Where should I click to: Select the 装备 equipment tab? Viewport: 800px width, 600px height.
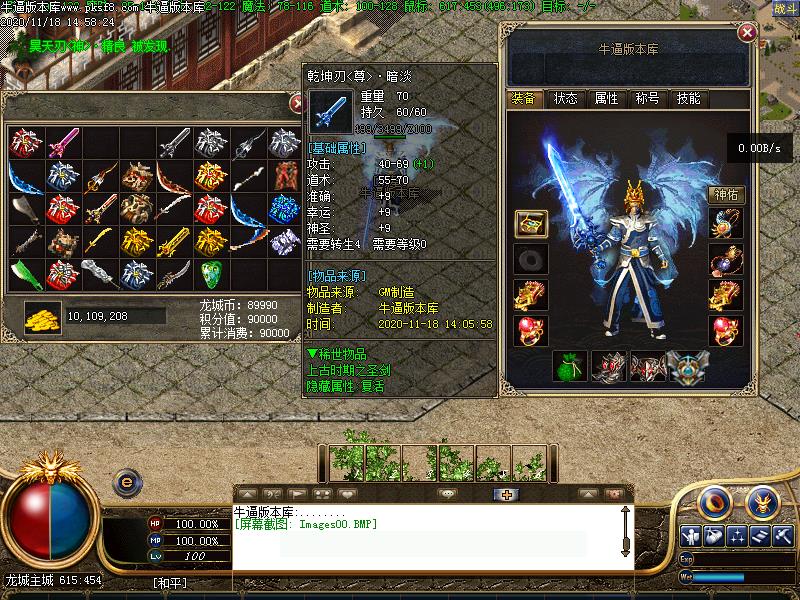point(524,98)
